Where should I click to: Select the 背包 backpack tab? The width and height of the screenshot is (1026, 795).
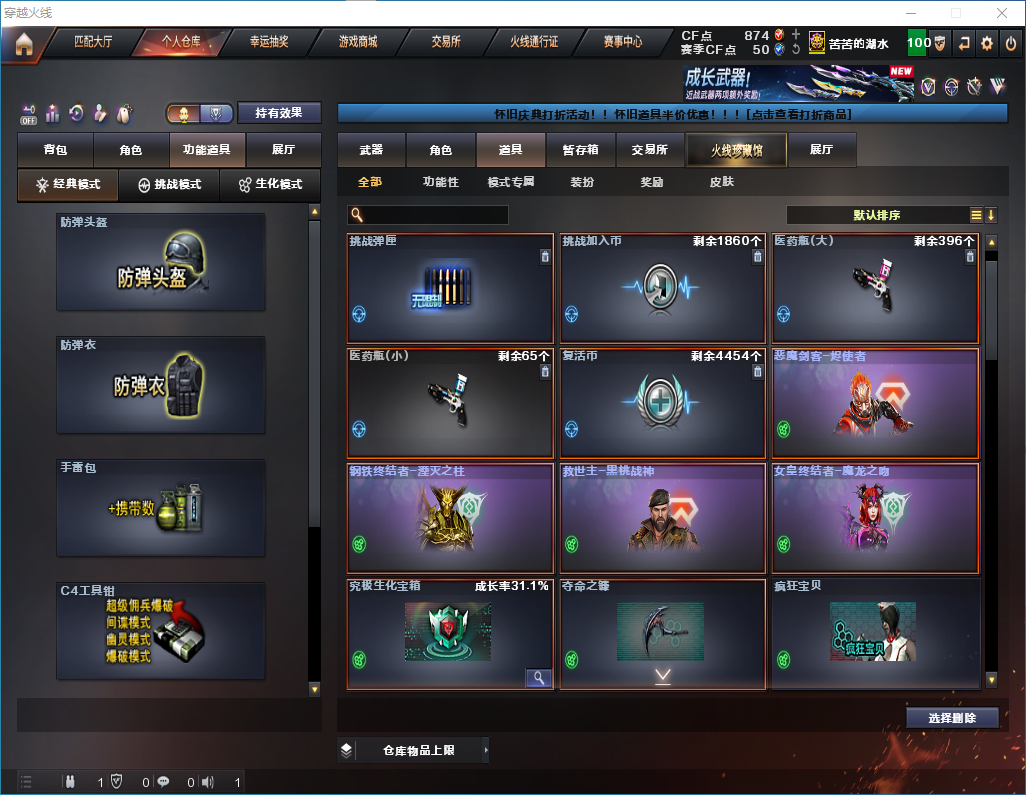point(55,150)
